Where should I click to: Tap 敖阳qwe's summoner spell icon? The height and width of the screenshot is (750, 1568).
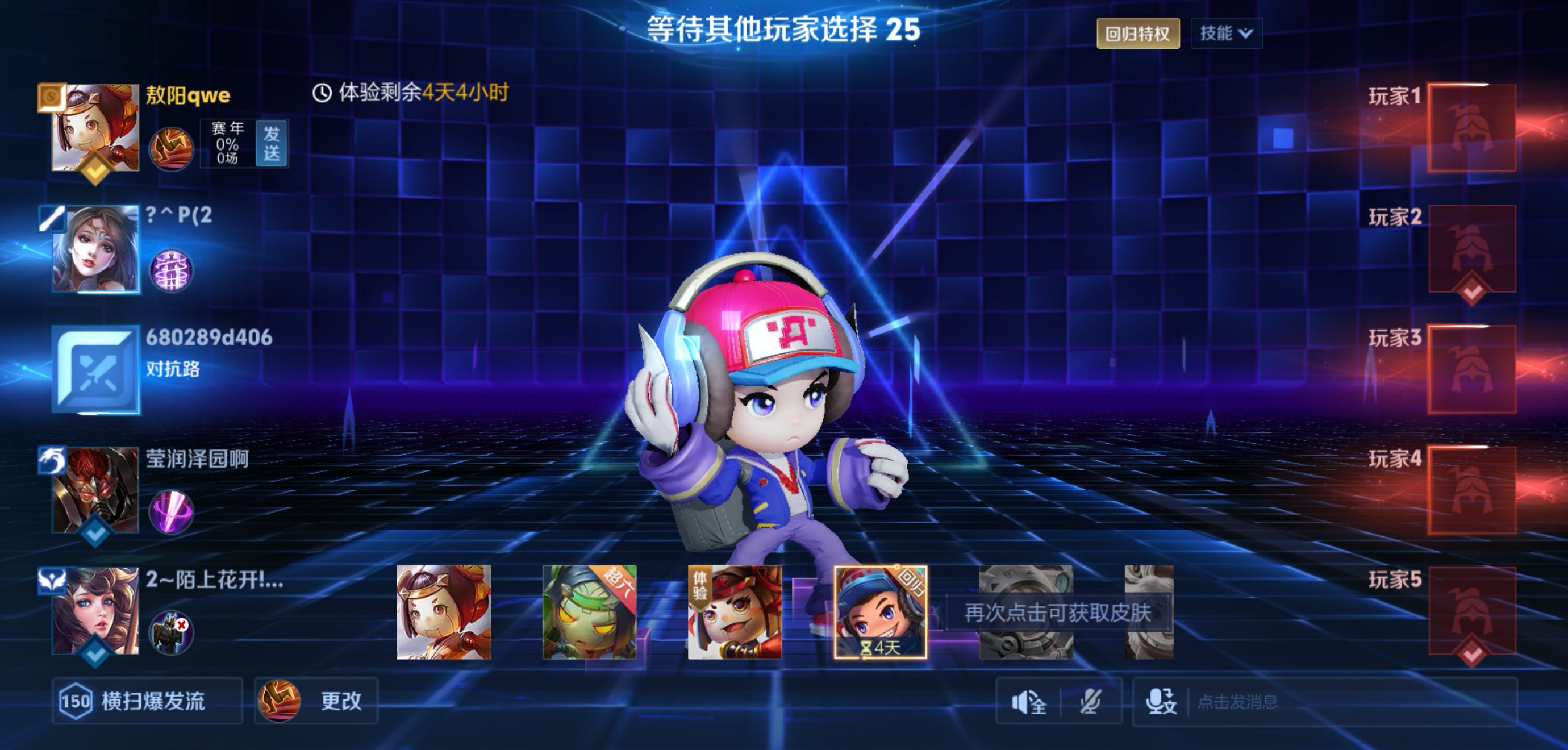click(x=171, y=148)
